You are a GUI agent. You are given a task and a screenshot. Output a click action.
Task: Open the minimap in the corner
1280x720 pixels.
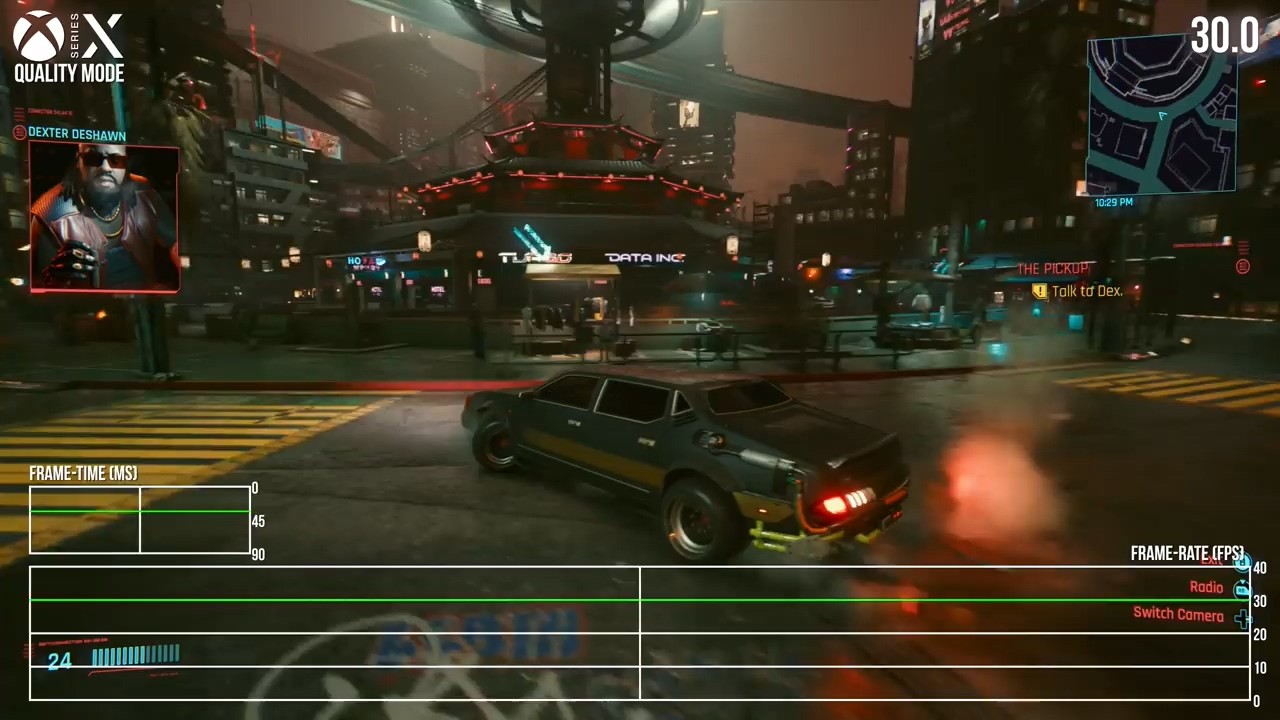click(1161, 115)
